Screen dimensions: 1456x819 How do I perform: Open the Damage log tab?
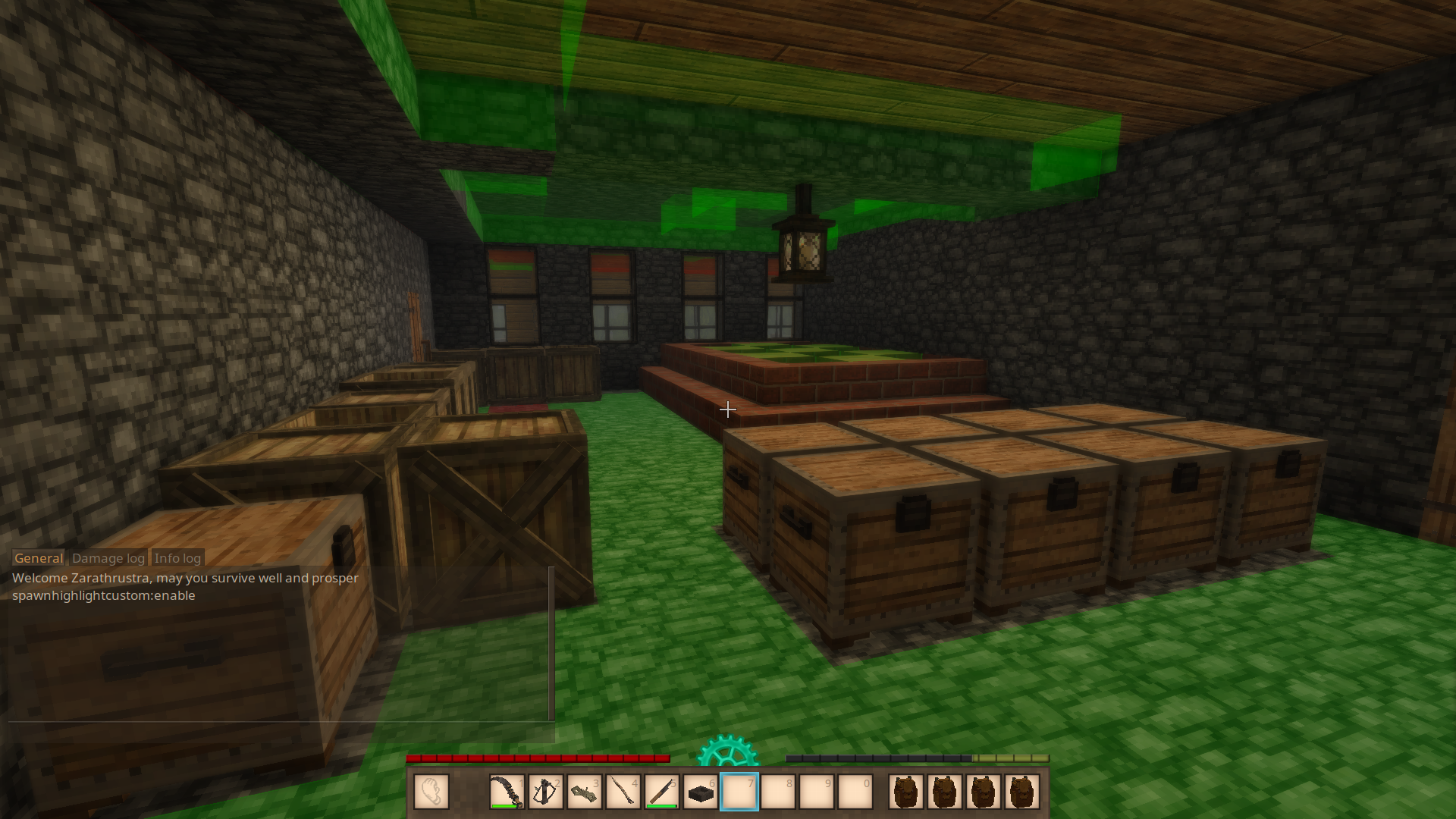coord(108,558)
